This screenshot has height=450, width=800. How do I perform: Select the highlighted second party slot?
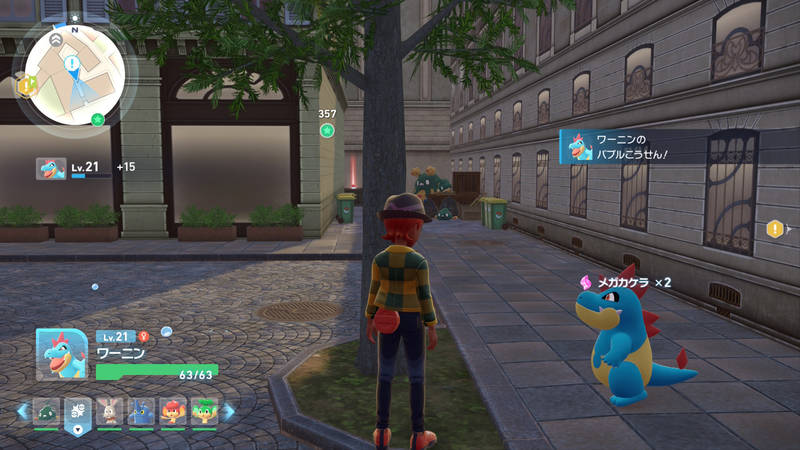[x=77, y=411]
